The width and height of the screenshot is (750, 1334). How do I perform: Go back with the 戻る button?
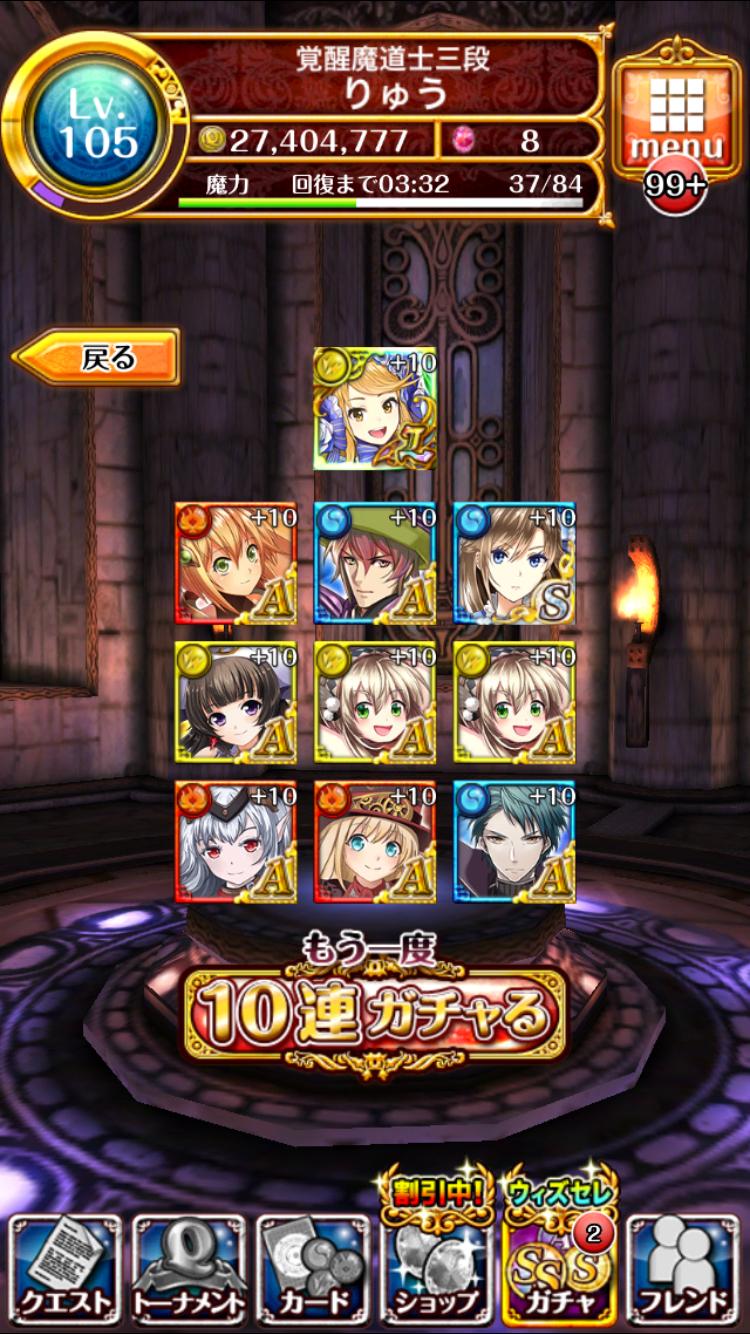coord(98,357)
